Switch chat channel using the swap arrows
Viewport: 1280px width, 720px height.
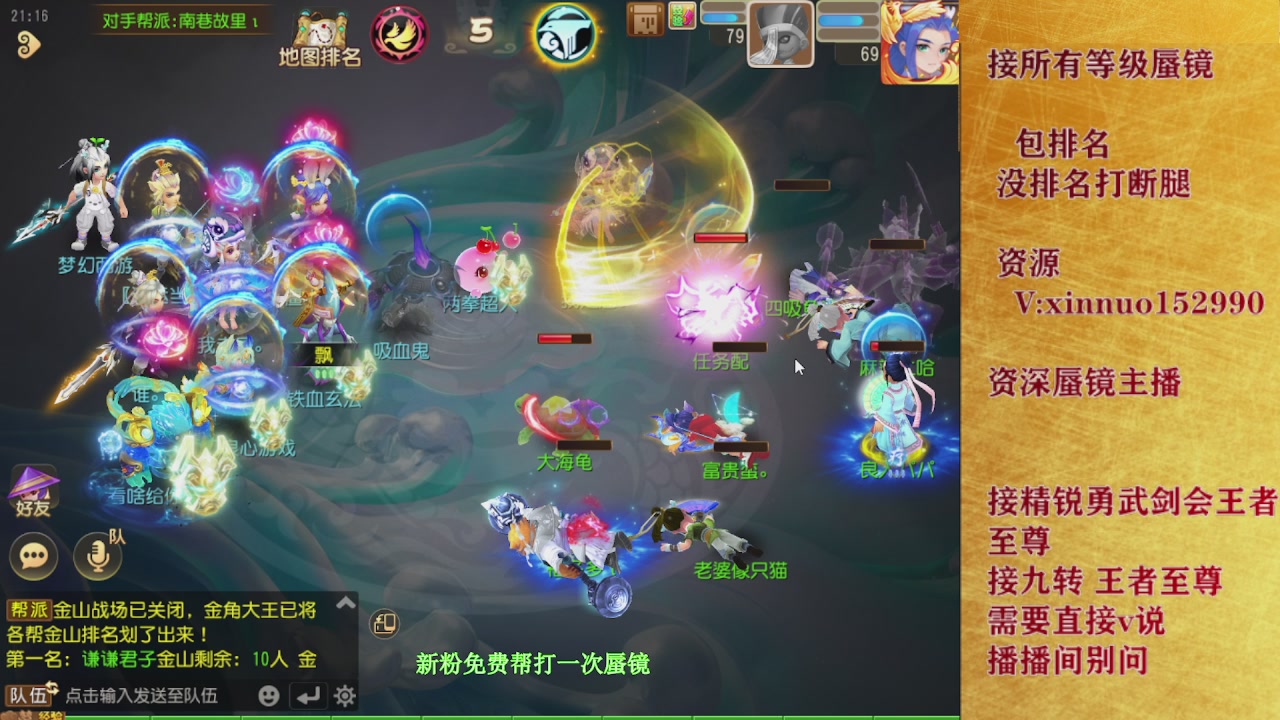coord(54,690)
